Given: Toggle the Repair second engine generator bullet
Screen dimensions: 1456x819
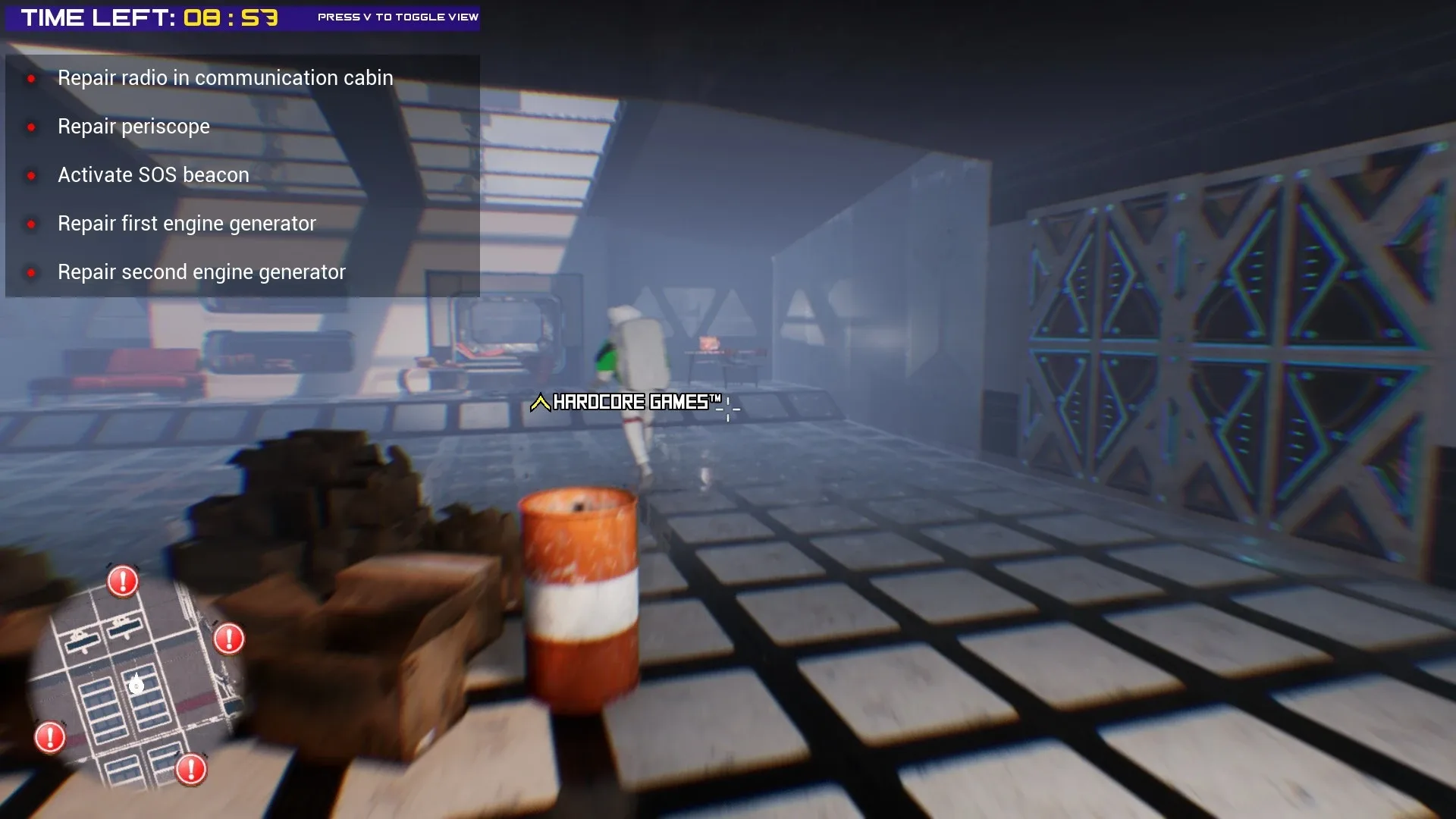Looking at the screenshot, I should (31, 273).
